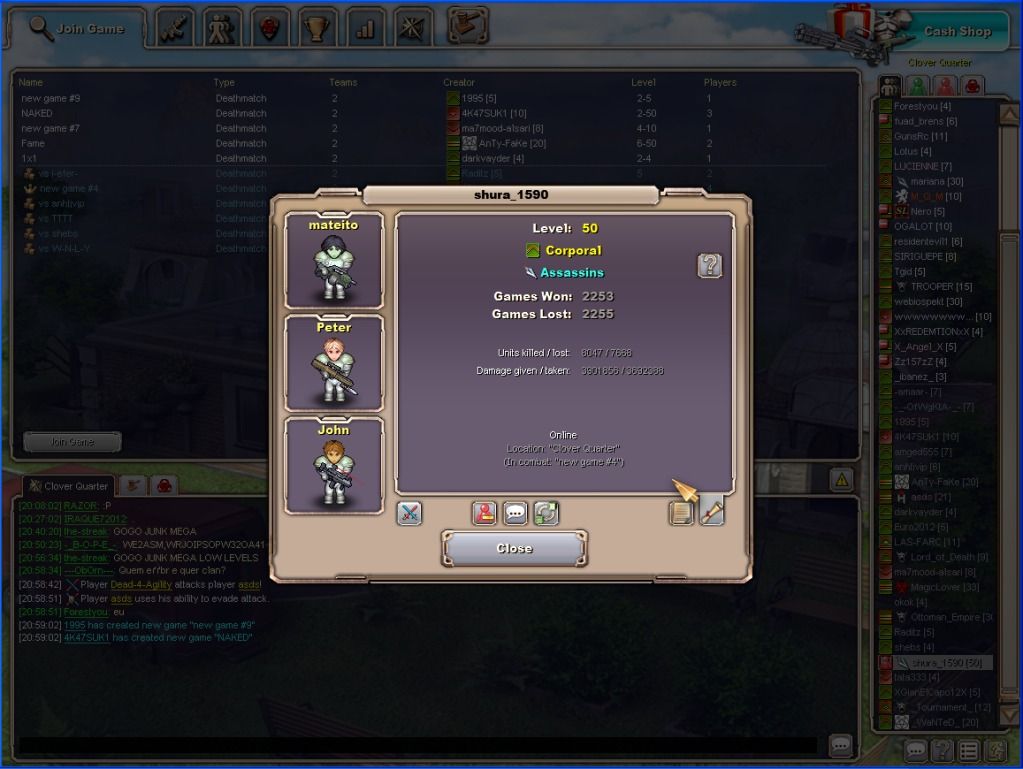Open private chat via the speech bubble icon
The image size is (1023, 769).
515,513
